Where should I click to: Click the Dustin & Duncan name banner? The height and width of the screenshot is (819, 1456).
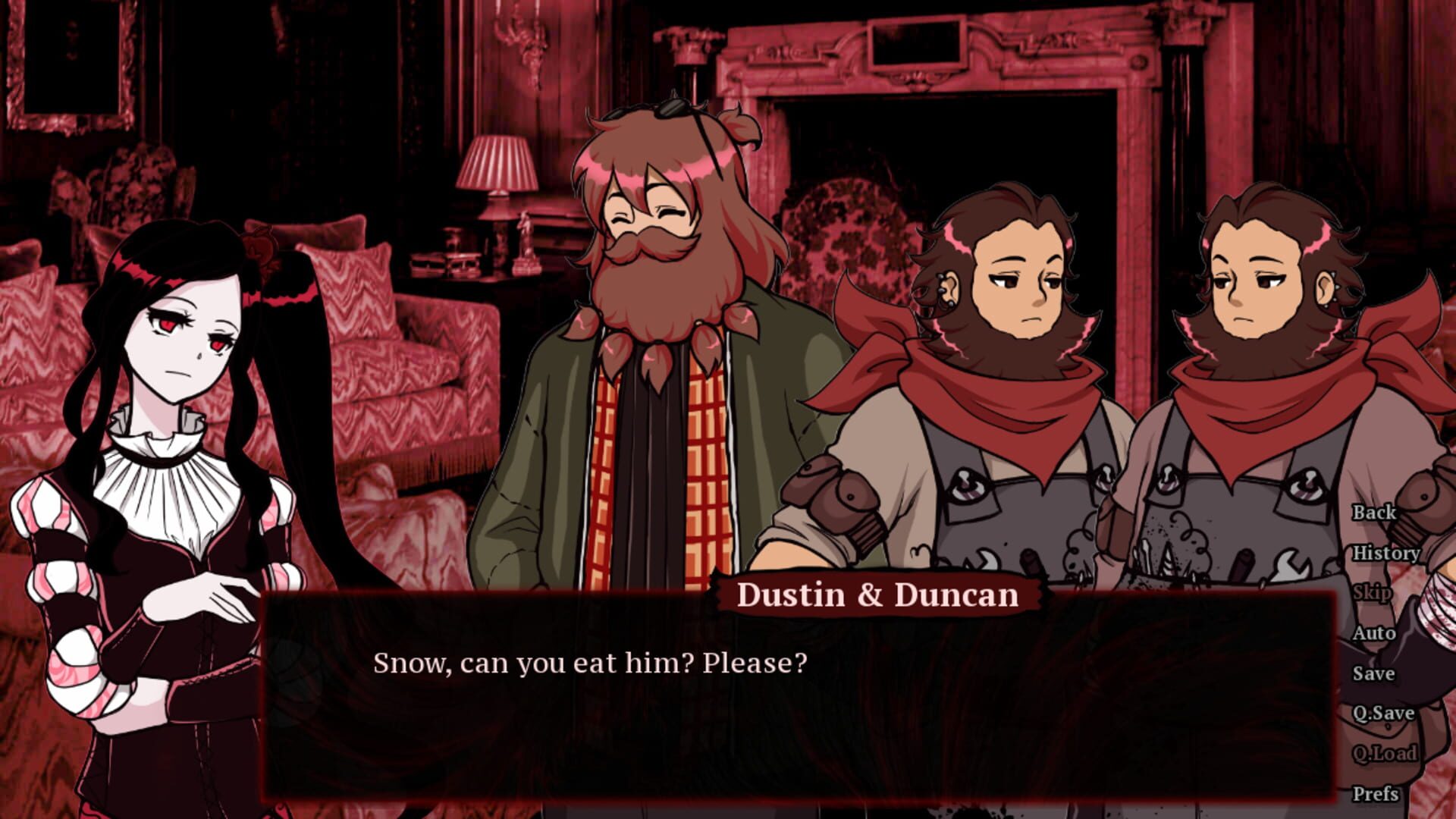pos(880,596)
